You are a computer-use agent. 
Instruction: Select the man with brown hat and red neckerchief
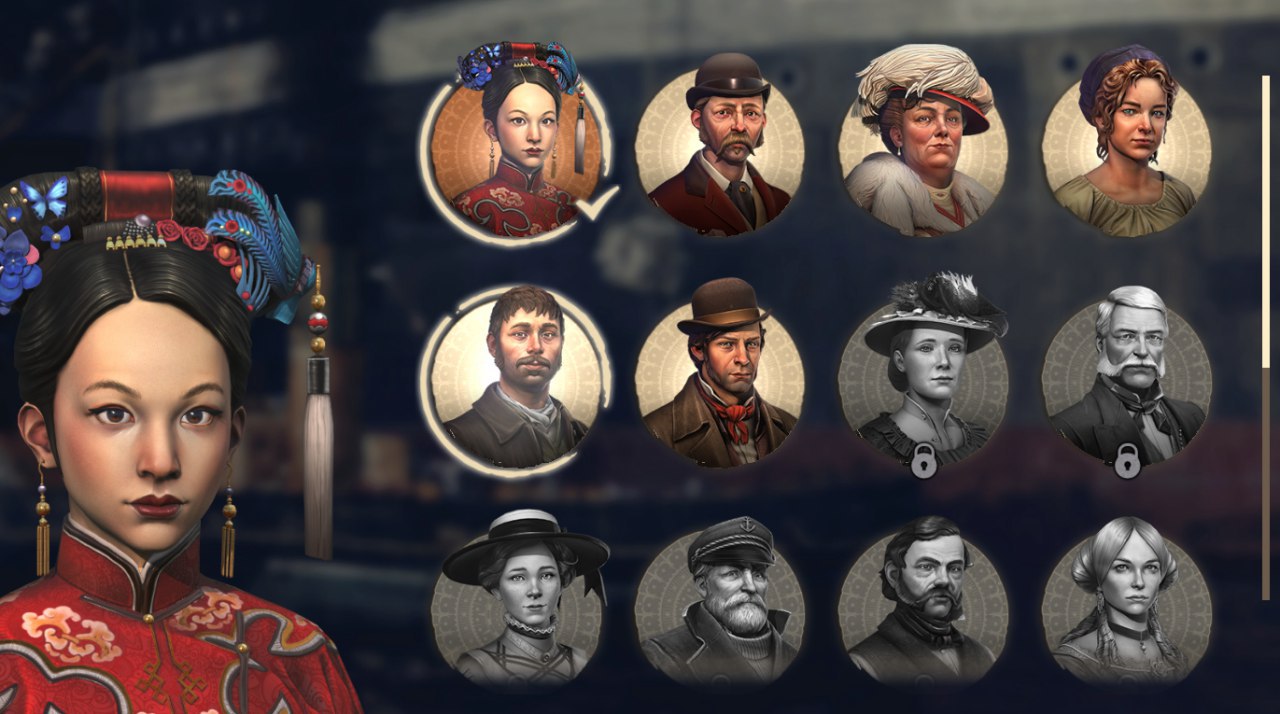tap(719, 380)
